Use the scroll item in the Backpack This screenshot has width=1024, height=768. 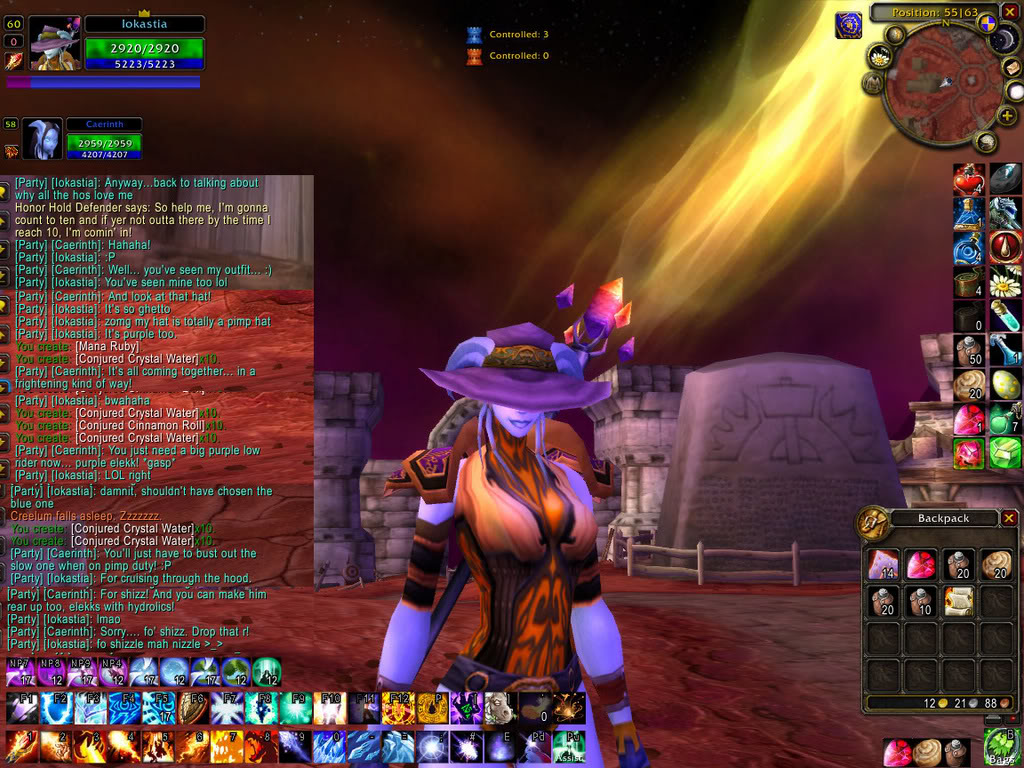[958, 601]
